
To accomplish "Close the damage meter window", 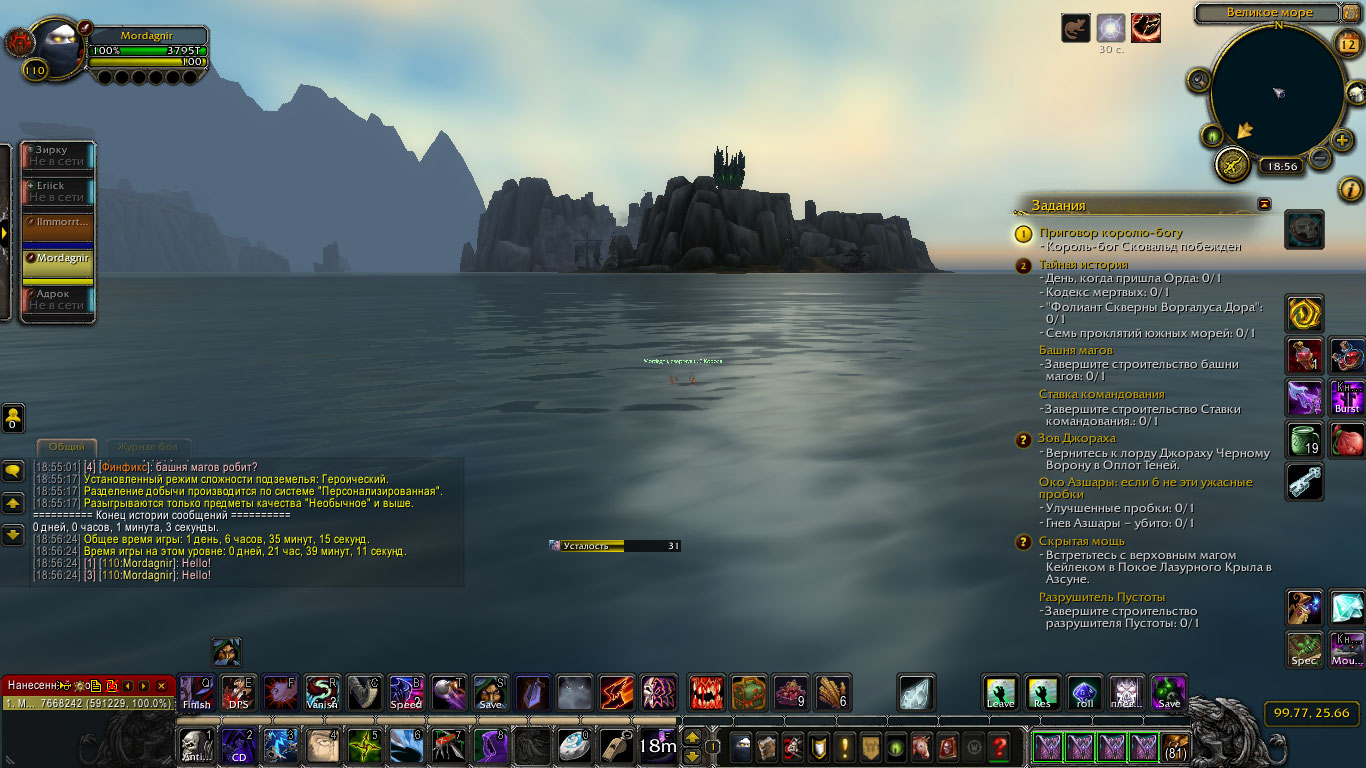I will 161,685.
